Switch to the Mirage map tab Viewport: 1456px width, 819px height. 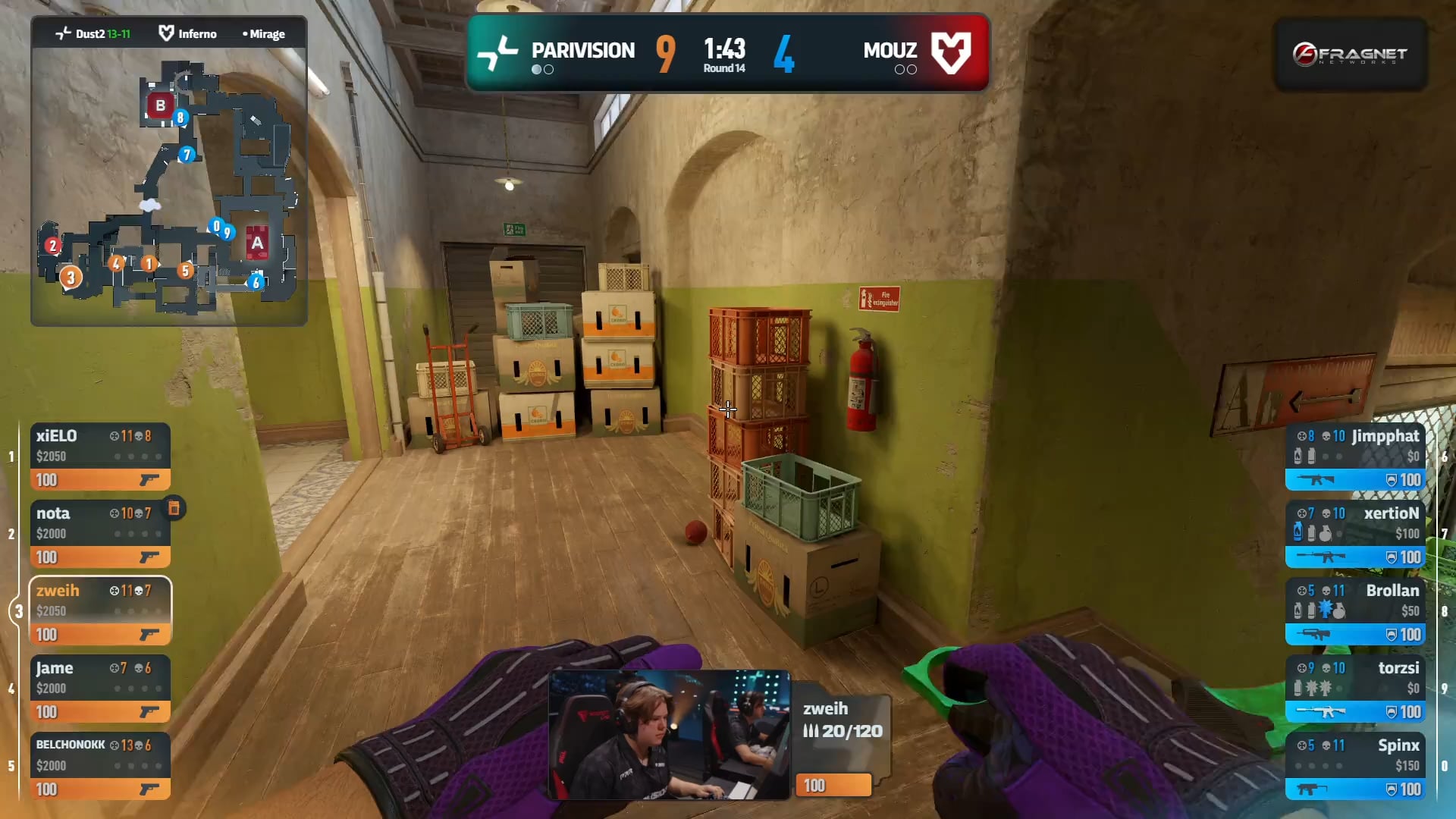pos(264,34)
